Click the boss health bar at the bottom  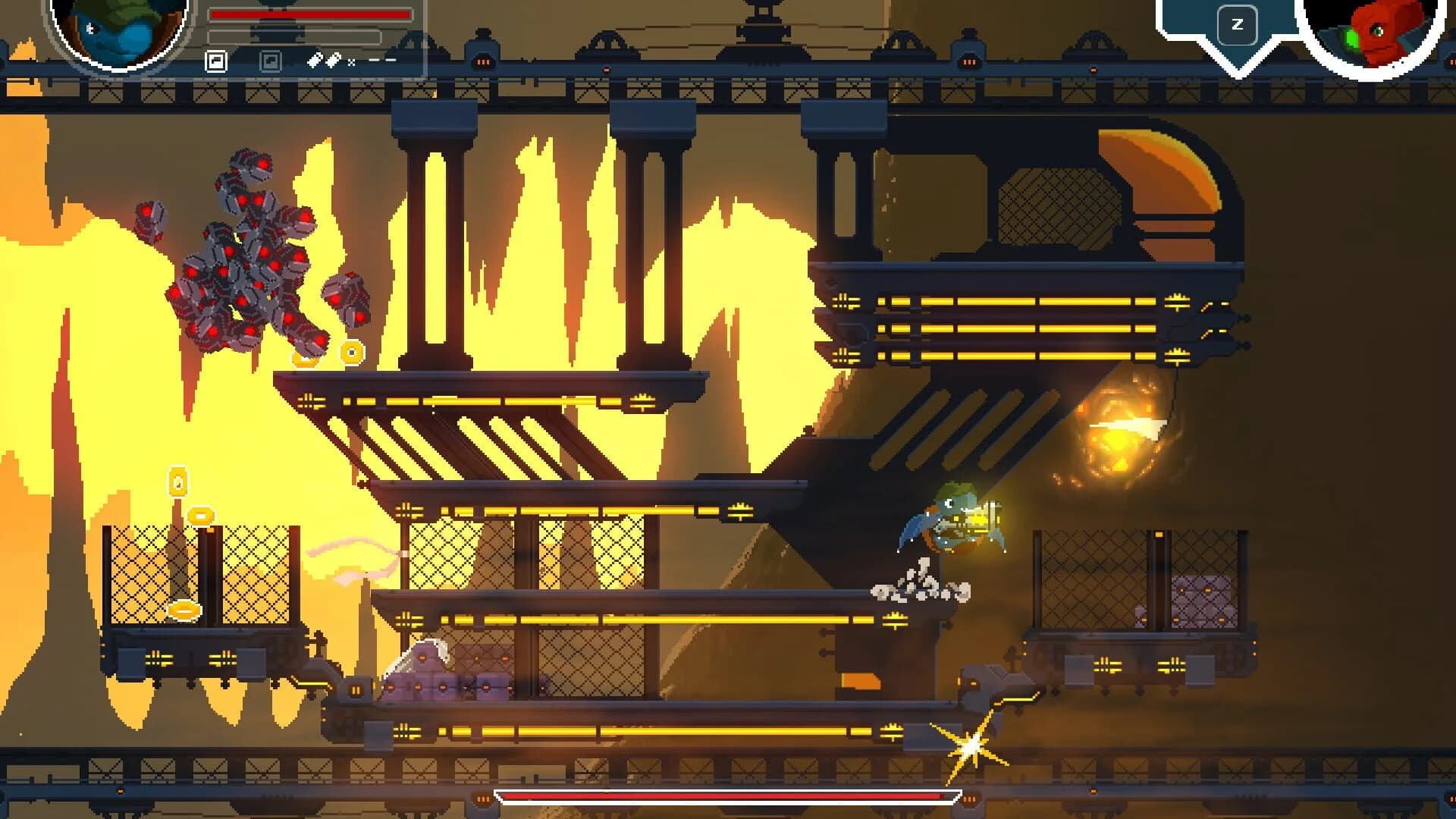click(728, 797)
